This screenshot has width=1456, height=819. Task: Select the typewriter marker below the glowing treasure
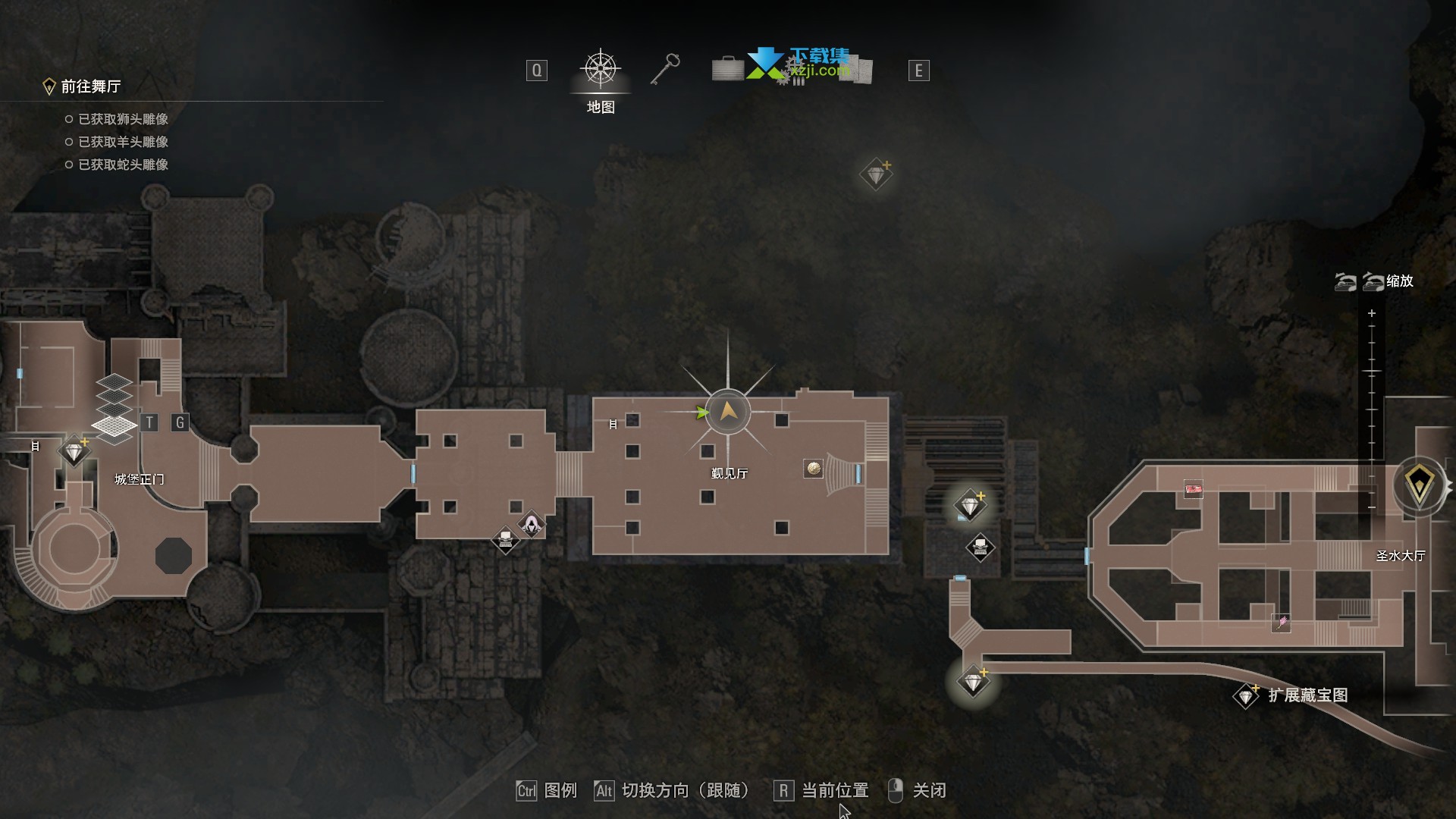click(x=980, y=547)
